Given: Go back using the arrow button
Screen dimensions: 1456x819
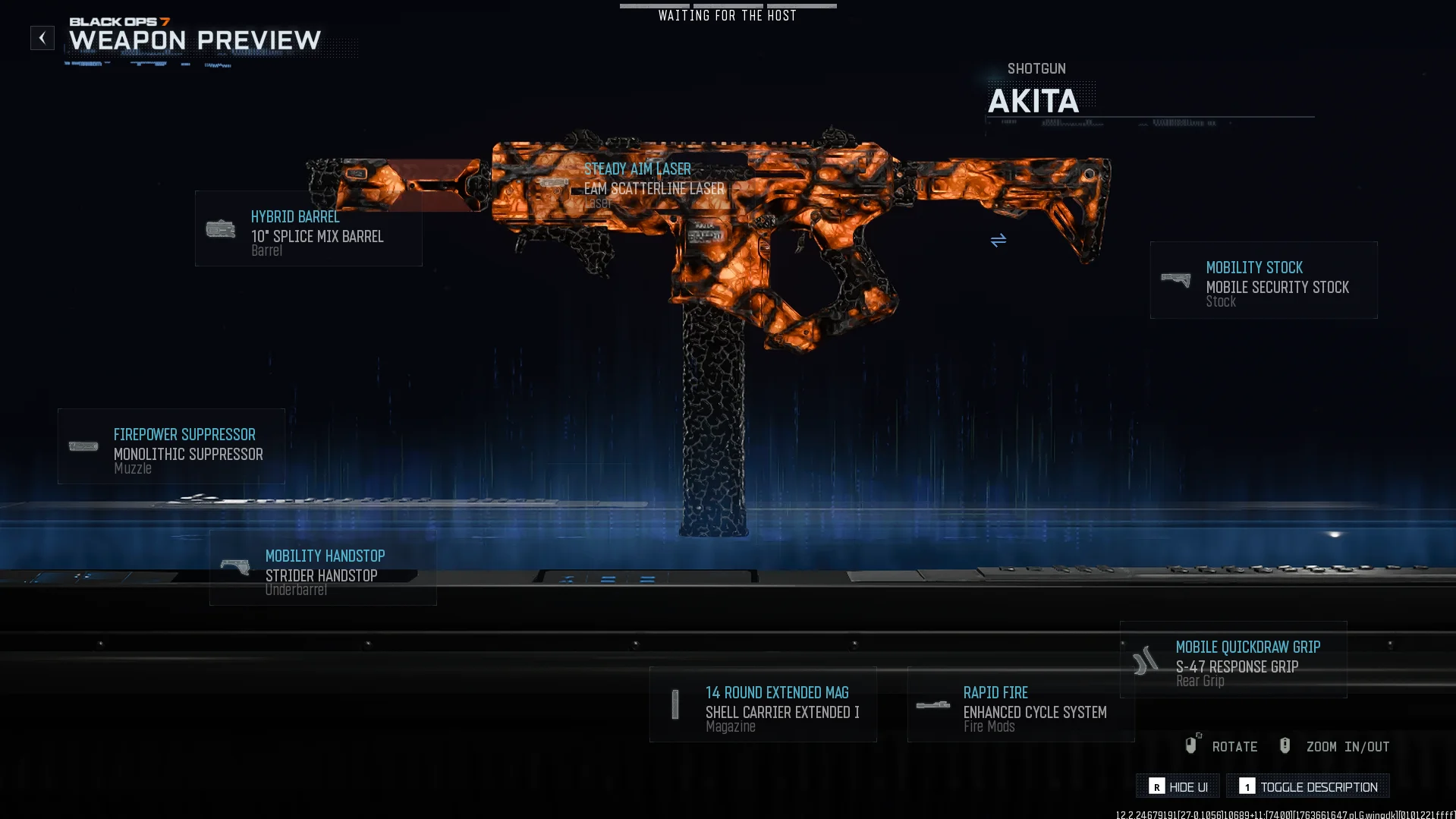Looking at the screenshot, I should click(x=42, y=38).
